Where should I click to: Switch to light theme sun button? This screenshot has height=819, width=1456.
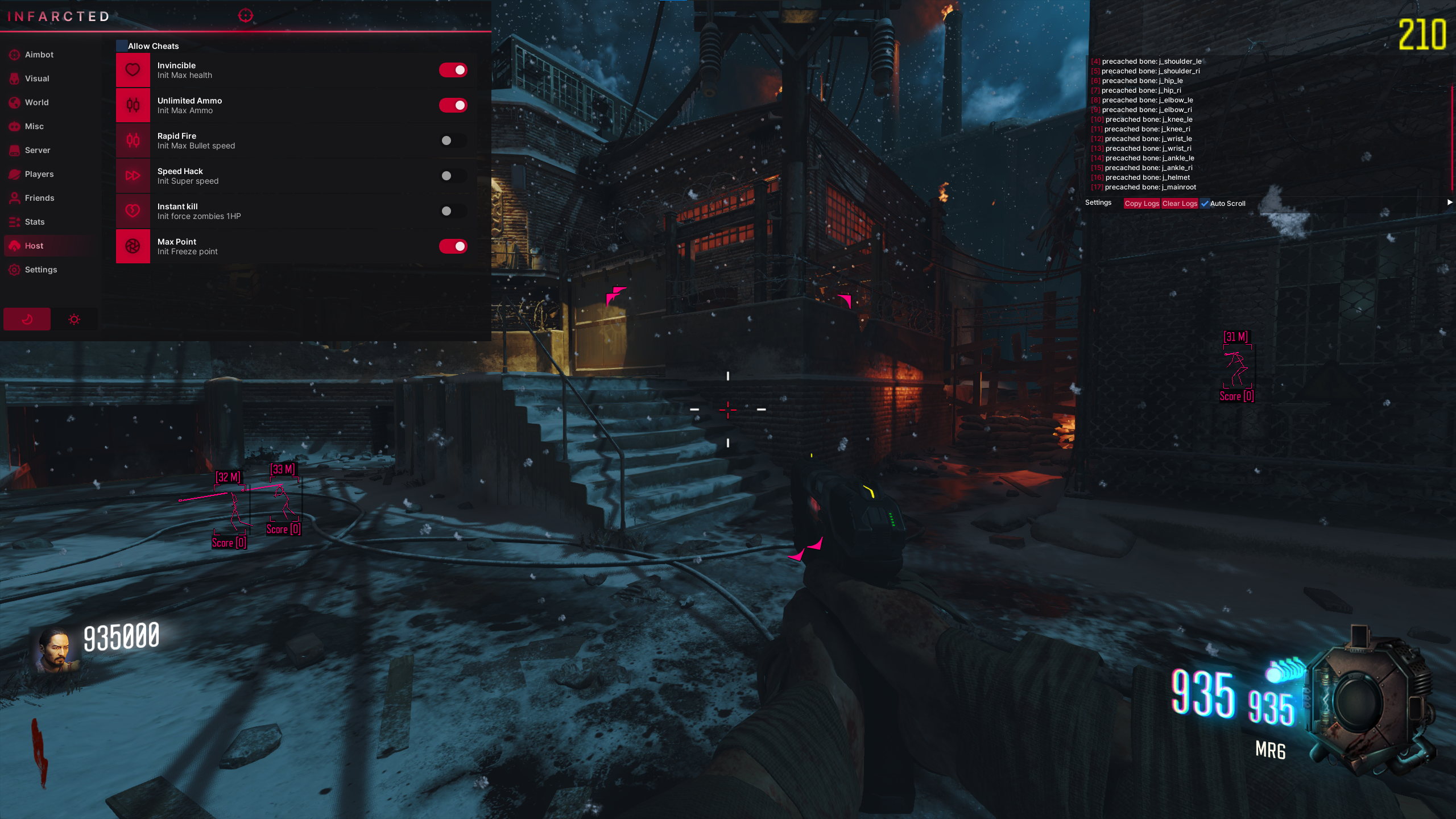tap(74, 320)
